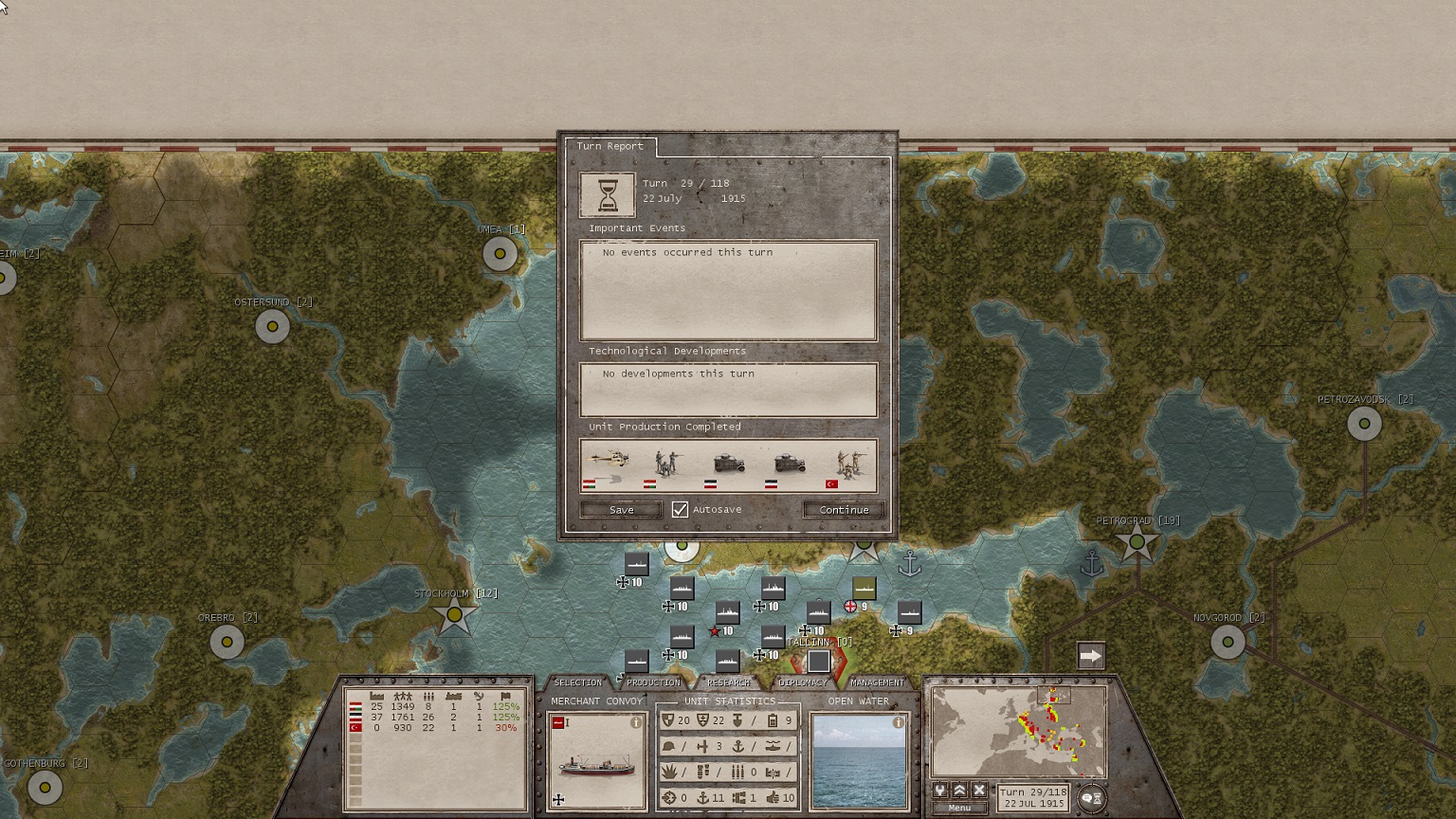
Task: Toggle the Autosave checkbox
Action: click(x=680, y=510)
